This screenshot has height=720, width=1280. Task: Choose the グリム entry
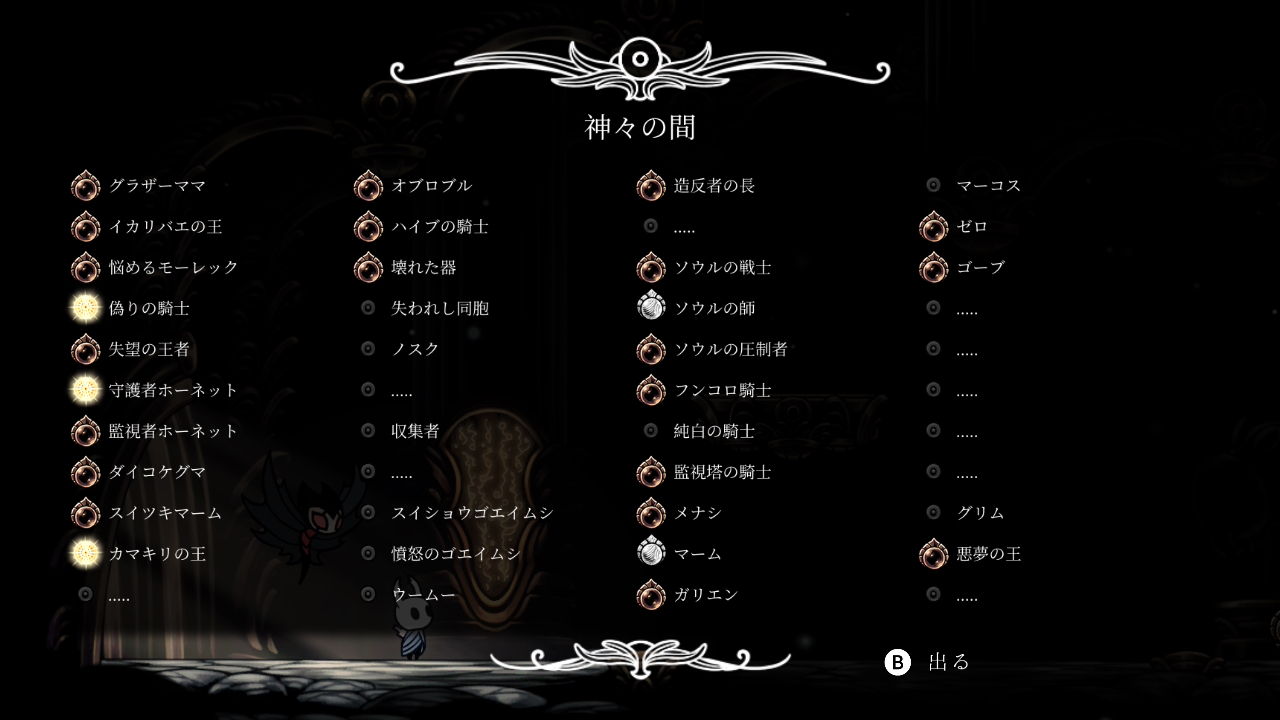[x=980, y=513]
